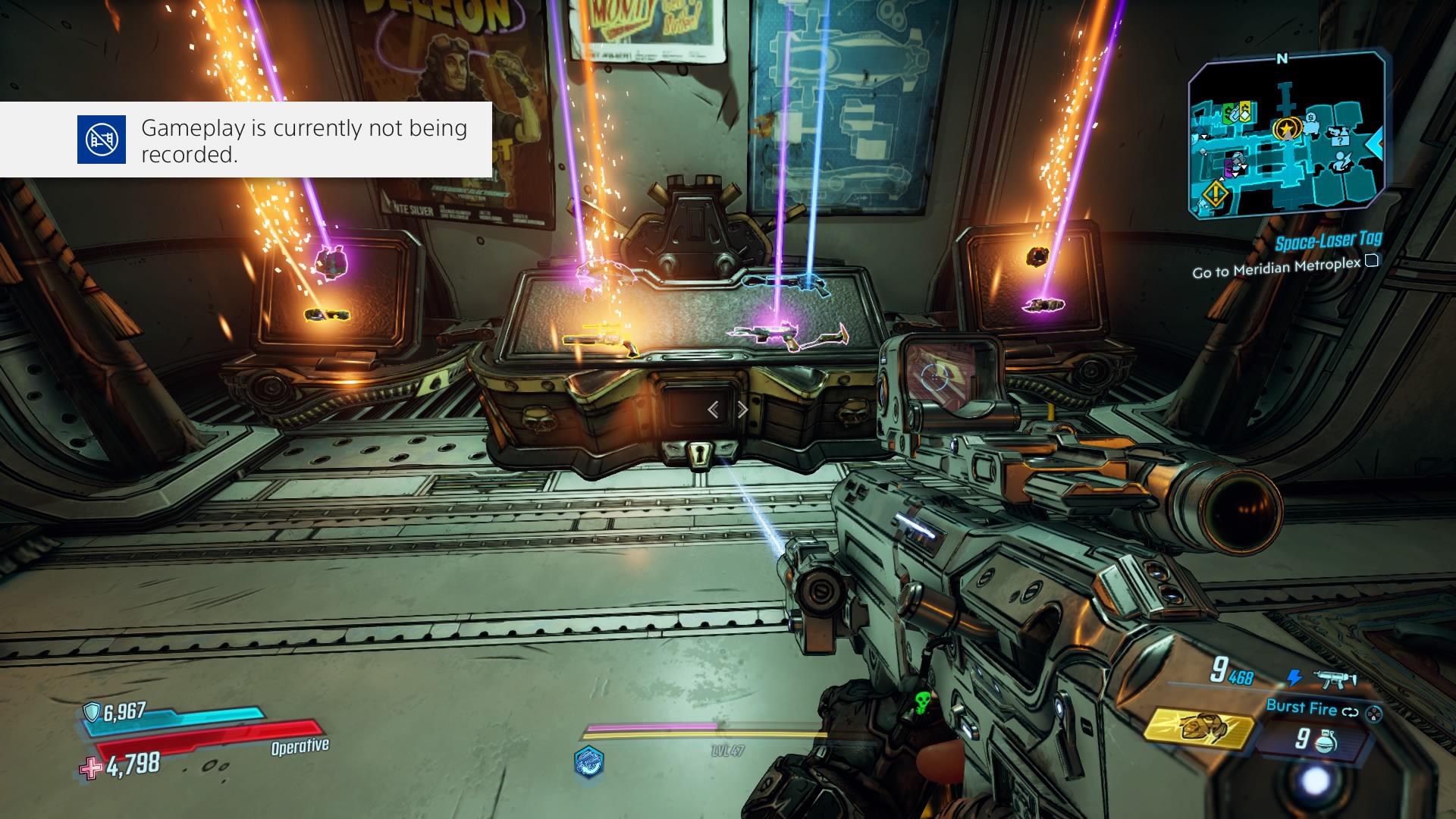Select the Space-Laser Tag quest tracker

1327,242
